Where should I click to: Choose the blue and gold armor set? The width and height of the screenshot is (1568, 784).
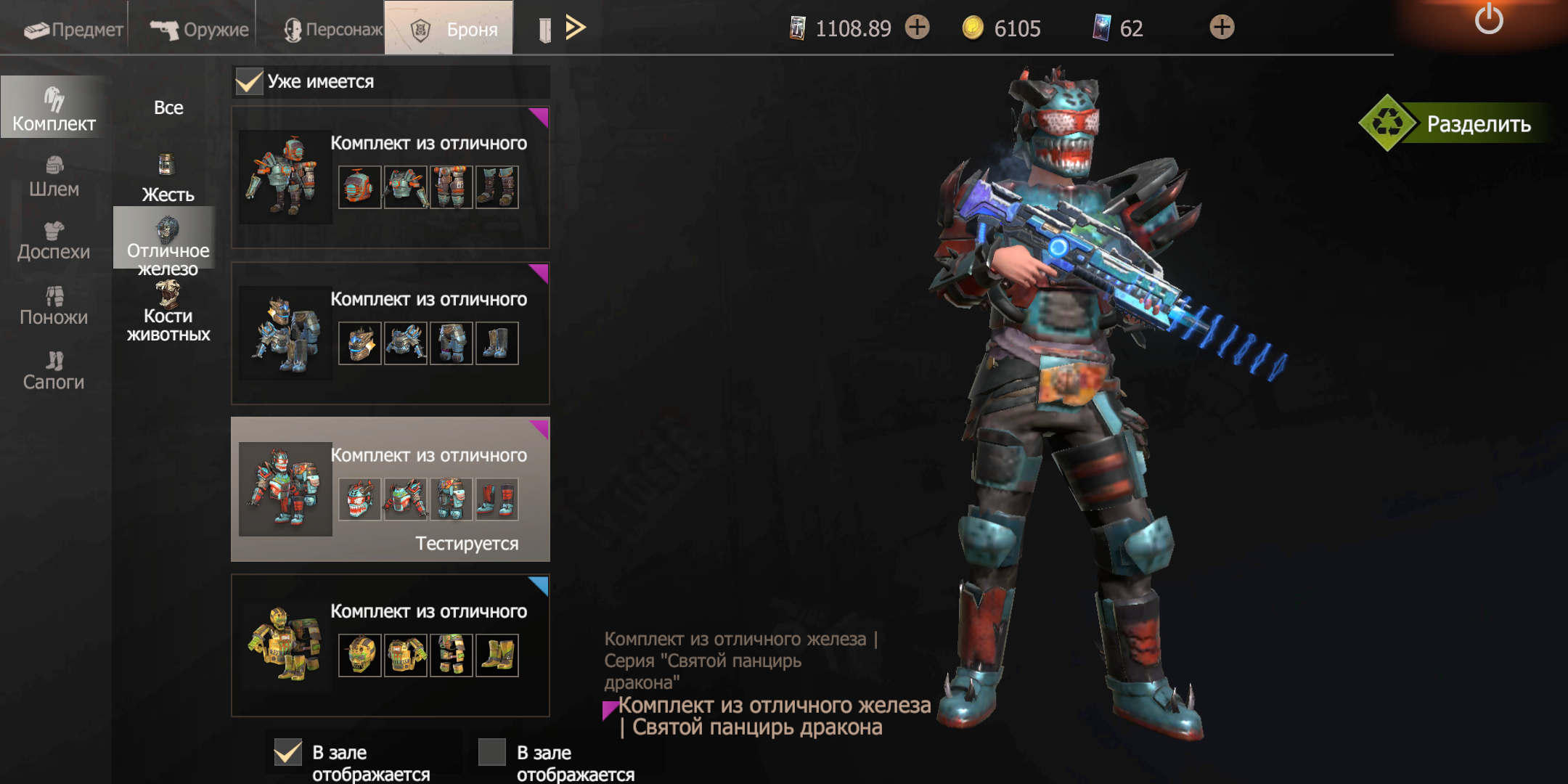coord(390,333)
